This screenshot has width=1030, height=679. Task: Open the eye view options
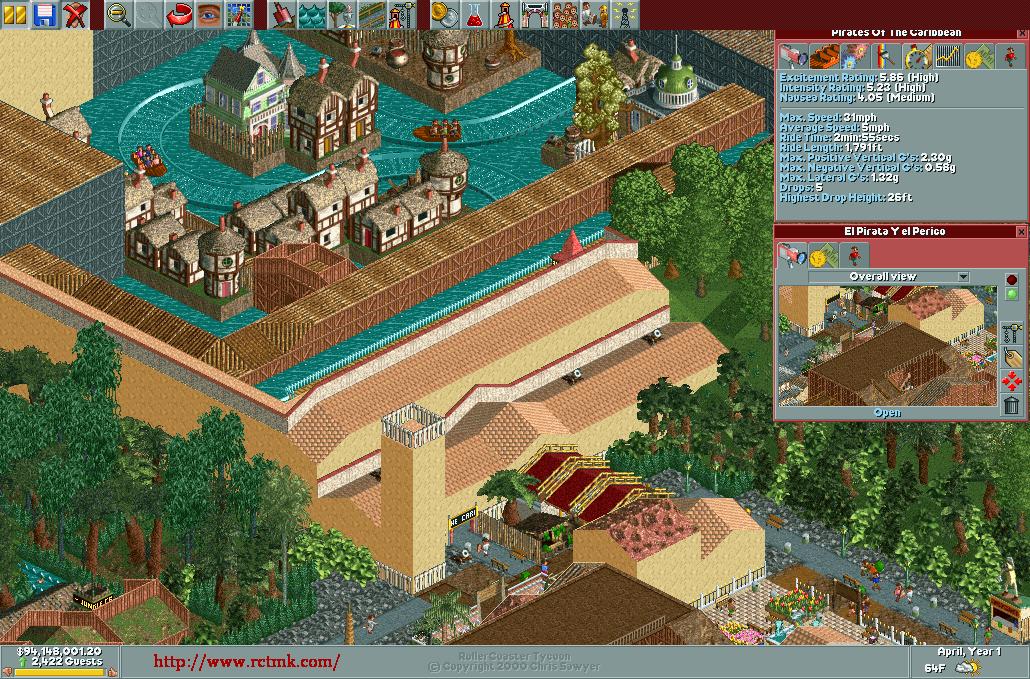pos(209,14)
